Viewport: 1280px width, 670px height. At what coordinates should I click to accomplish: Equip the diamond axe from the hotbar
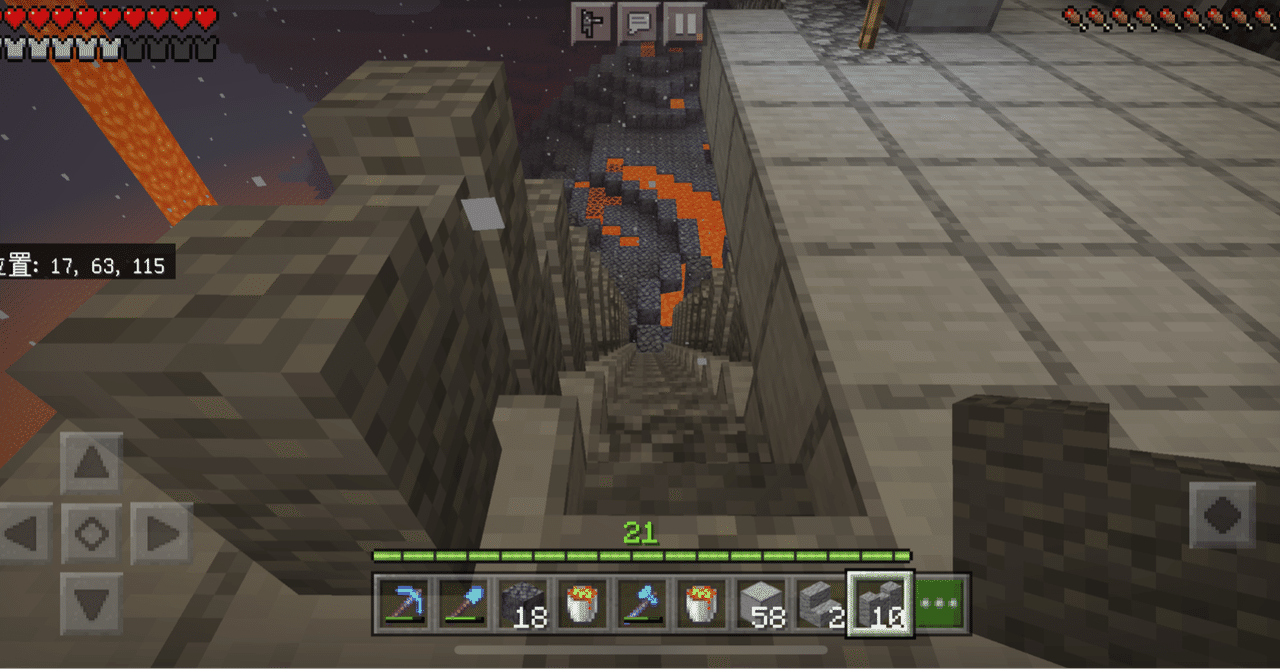pos(641,604)
